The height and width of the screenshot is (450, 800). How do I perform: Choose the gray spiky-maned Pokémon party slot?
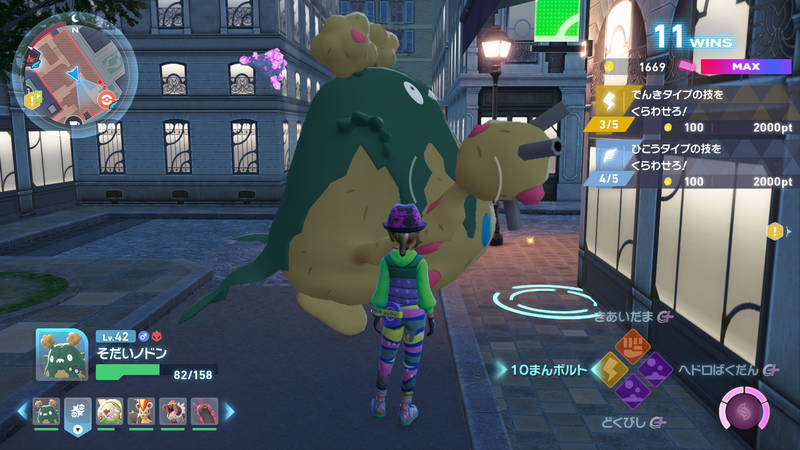[x=173, y=412]
